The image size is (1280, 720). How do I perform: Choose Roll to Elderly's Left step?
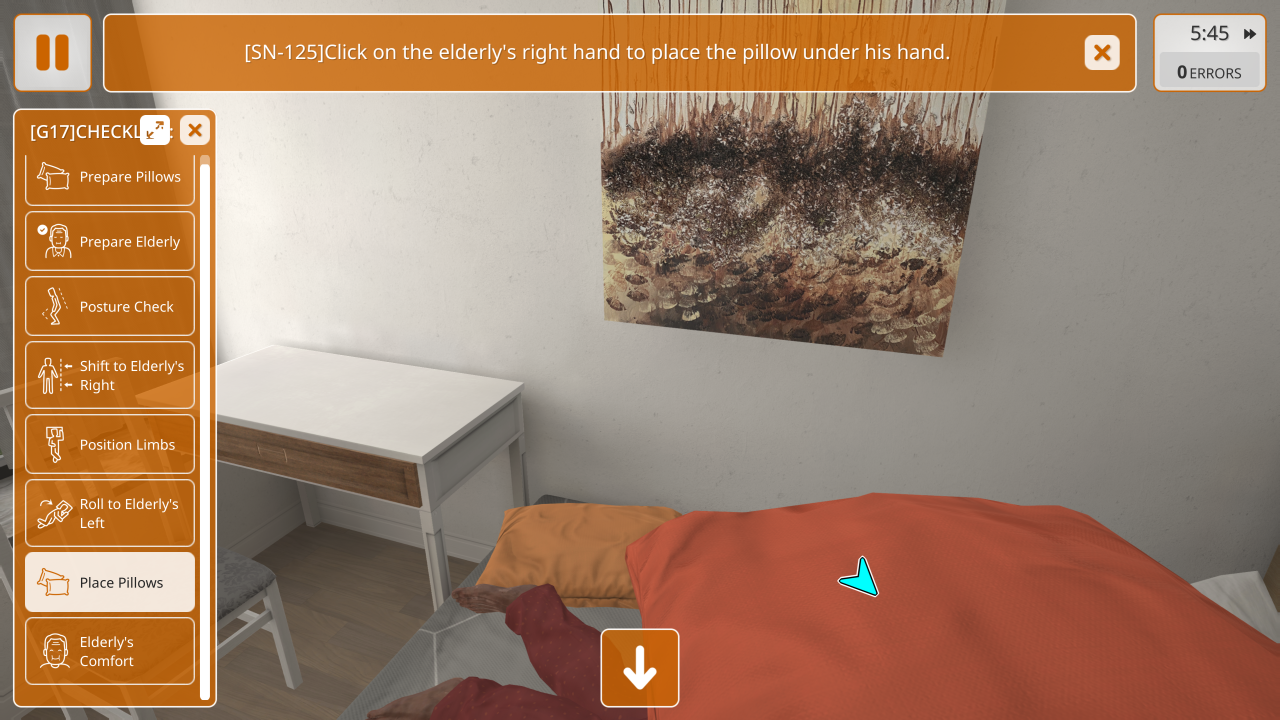(110, 513)
